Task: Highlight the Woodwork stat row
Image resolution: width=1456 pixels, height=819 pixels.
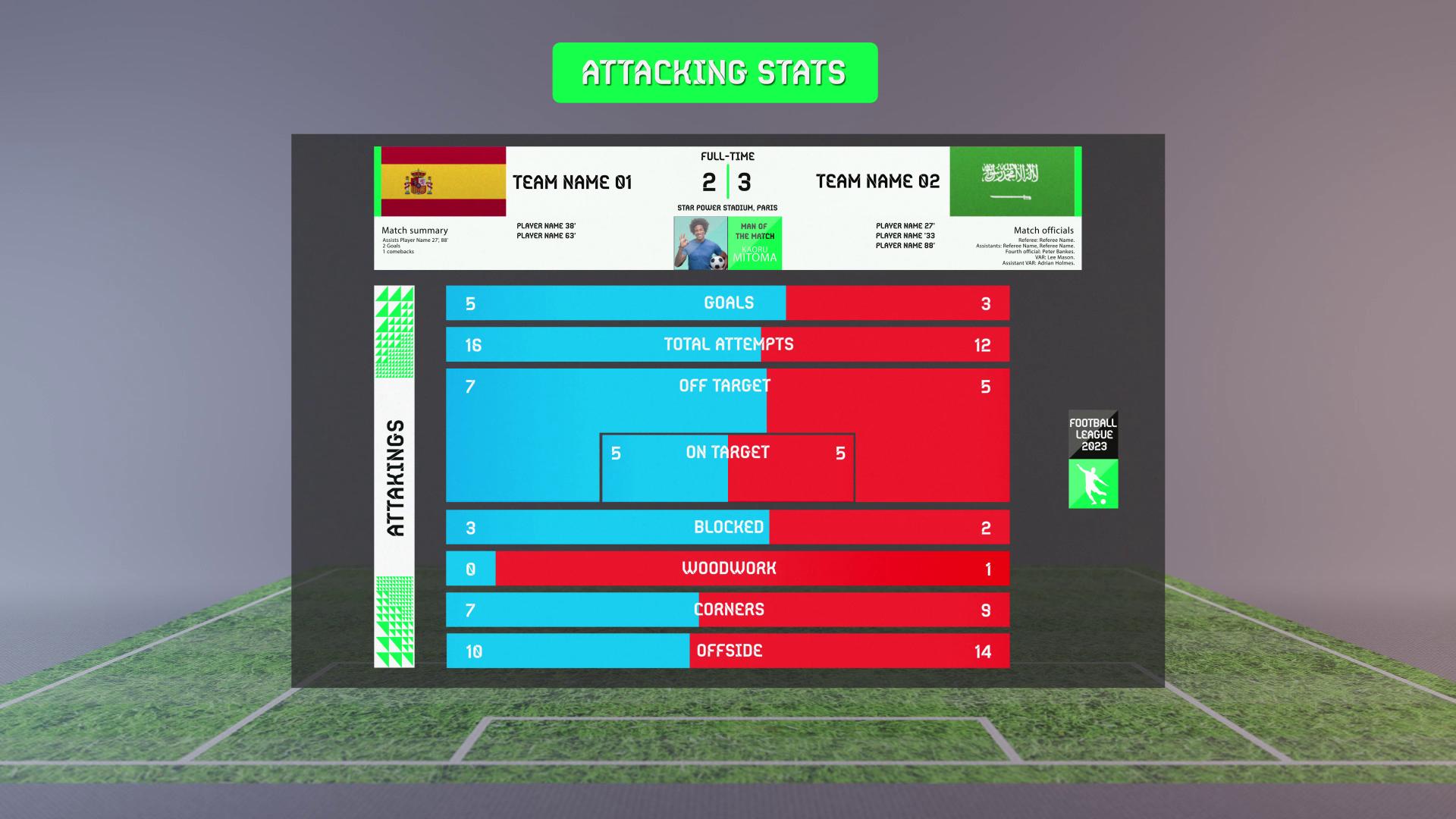Action: (727, 569)
